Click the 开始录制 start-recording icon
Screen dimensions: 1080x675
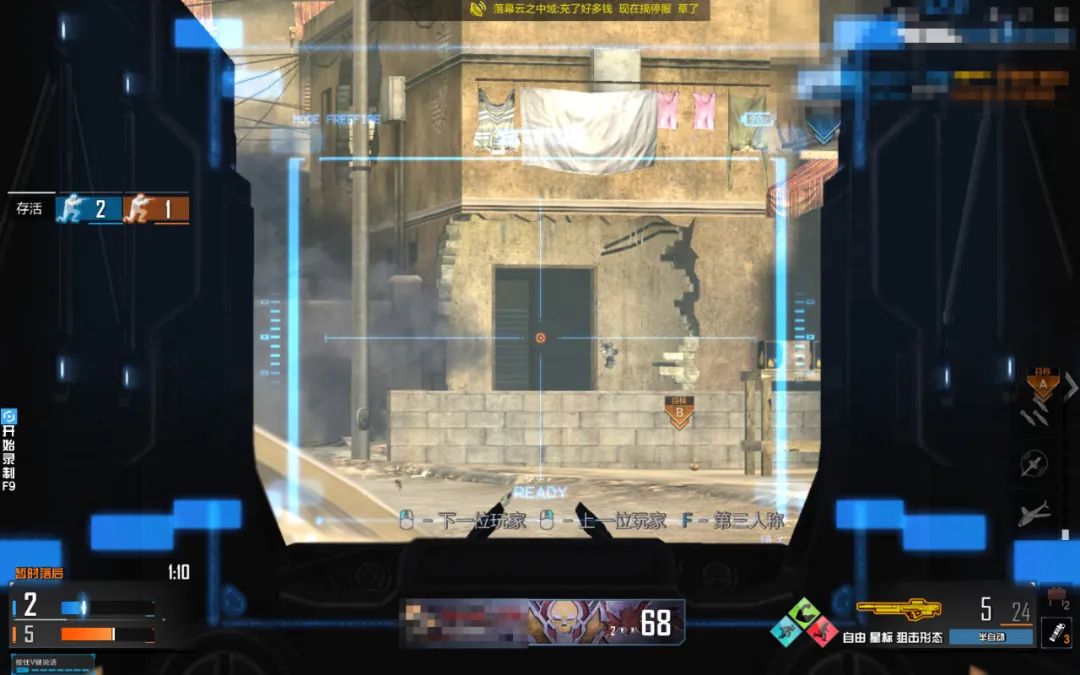coord(9,417)
